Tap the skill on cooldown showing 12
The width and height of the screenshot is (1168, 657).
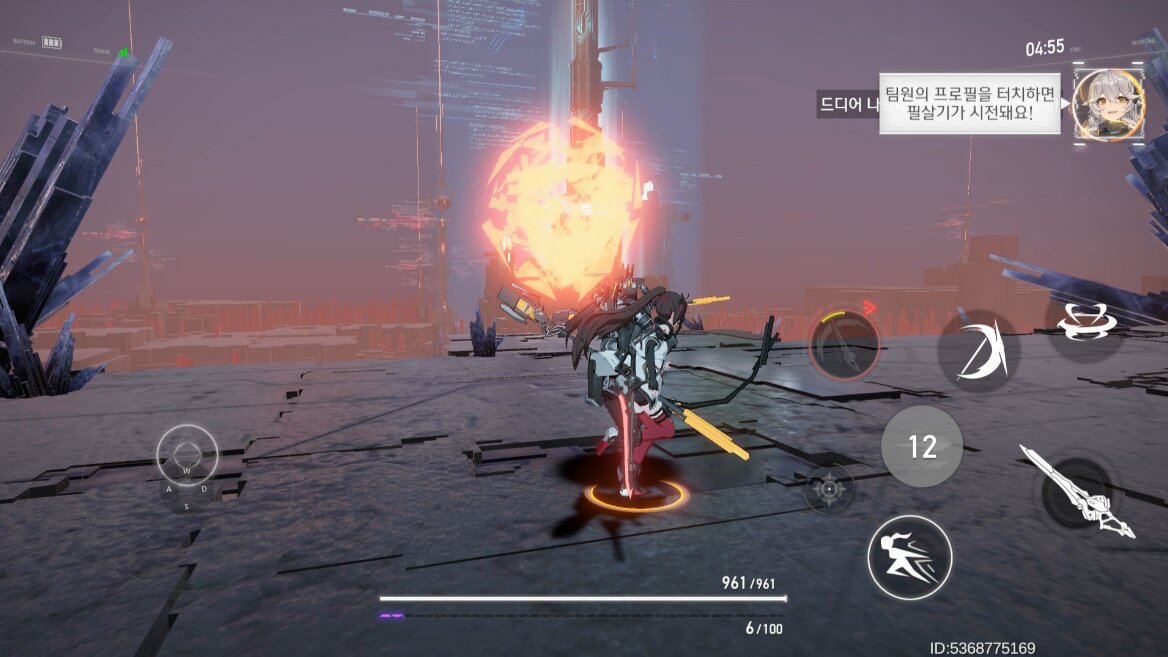[x=921, y=446]
